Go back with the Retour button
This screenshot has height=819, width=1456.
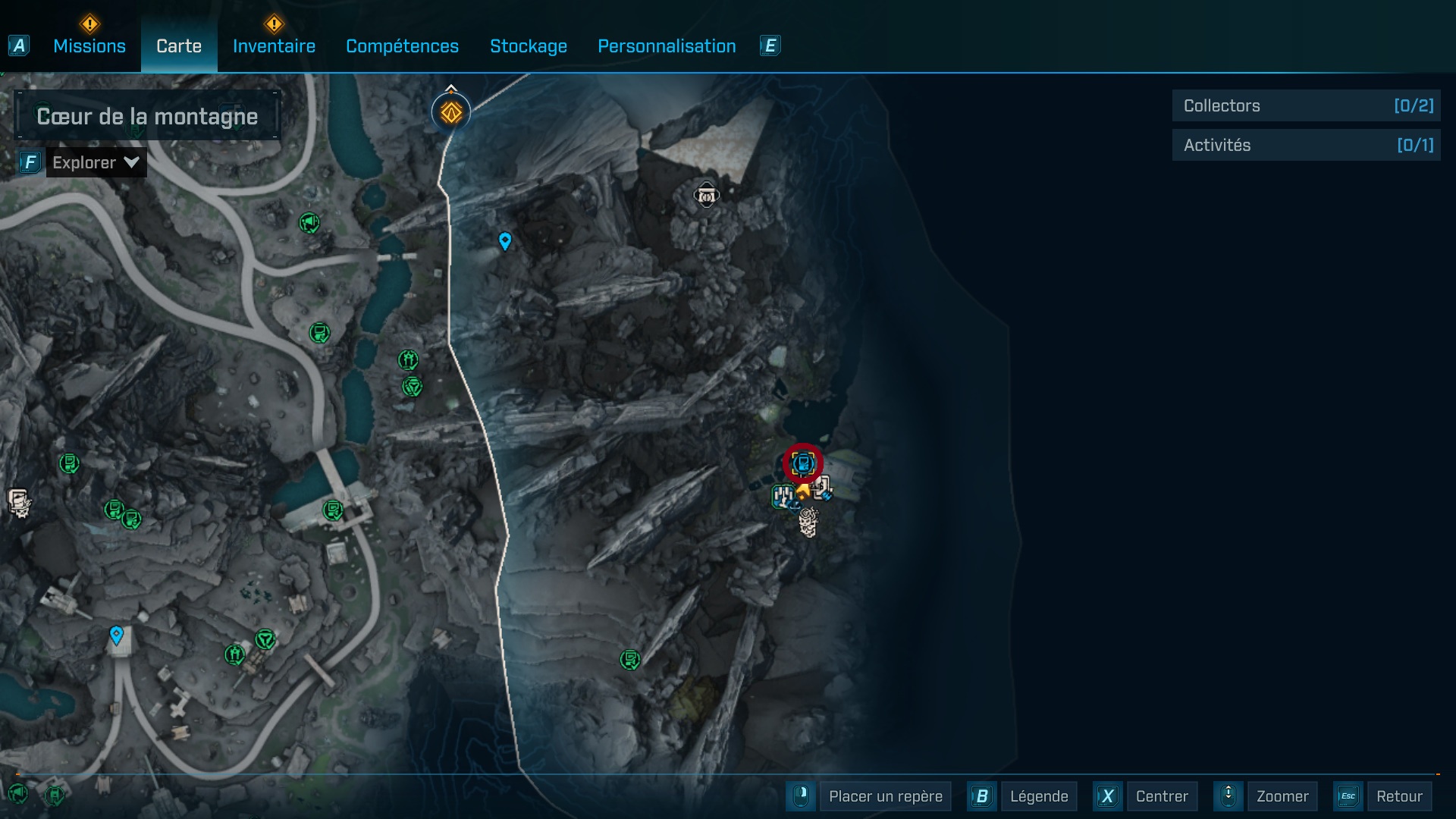coord(1398,796)
